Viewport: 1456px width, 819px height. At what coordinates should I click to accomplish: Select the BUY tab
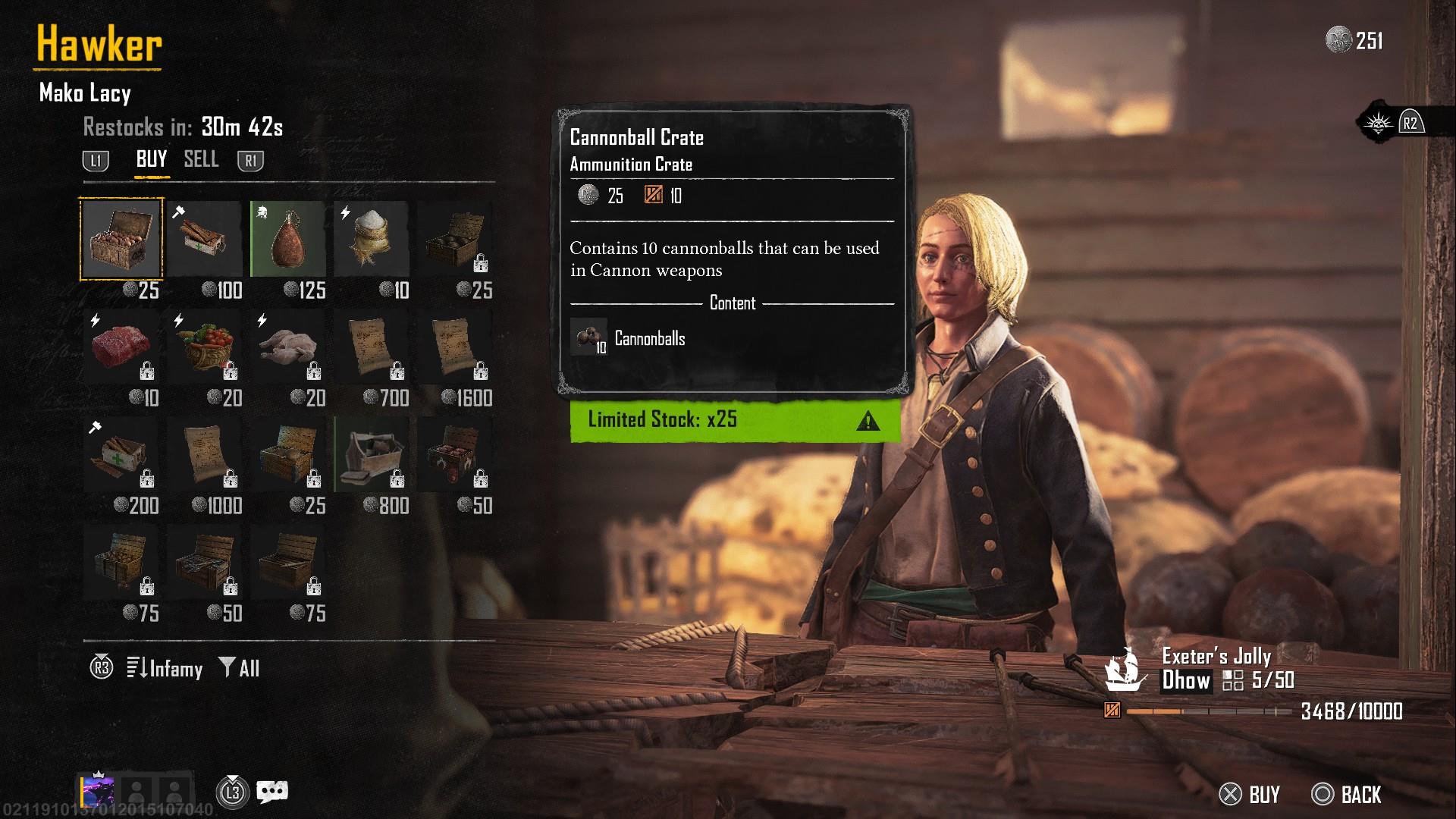[x=151, y=159]
